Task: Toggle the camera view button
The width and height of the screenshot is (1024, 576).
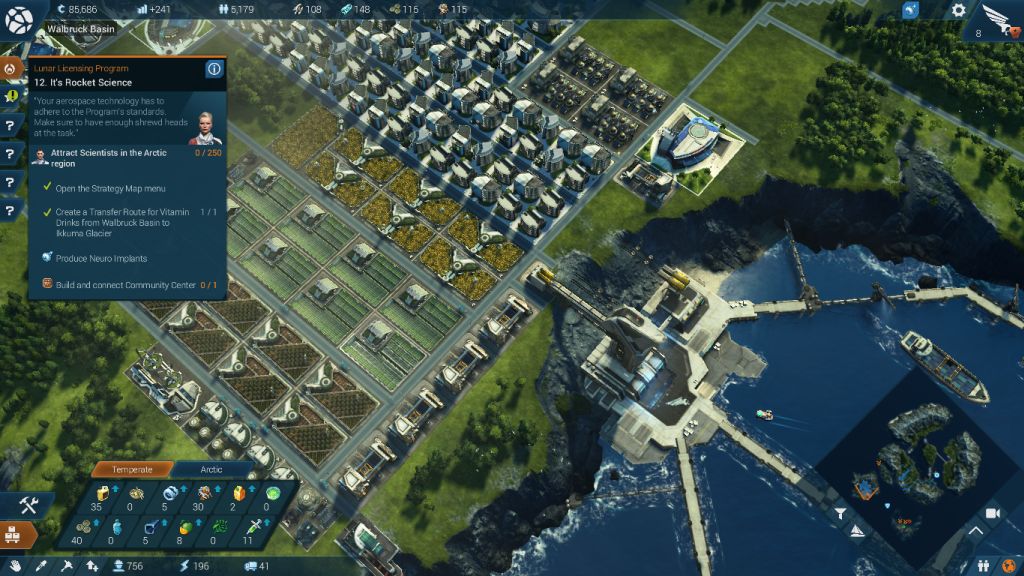Action: pos(993,513)
